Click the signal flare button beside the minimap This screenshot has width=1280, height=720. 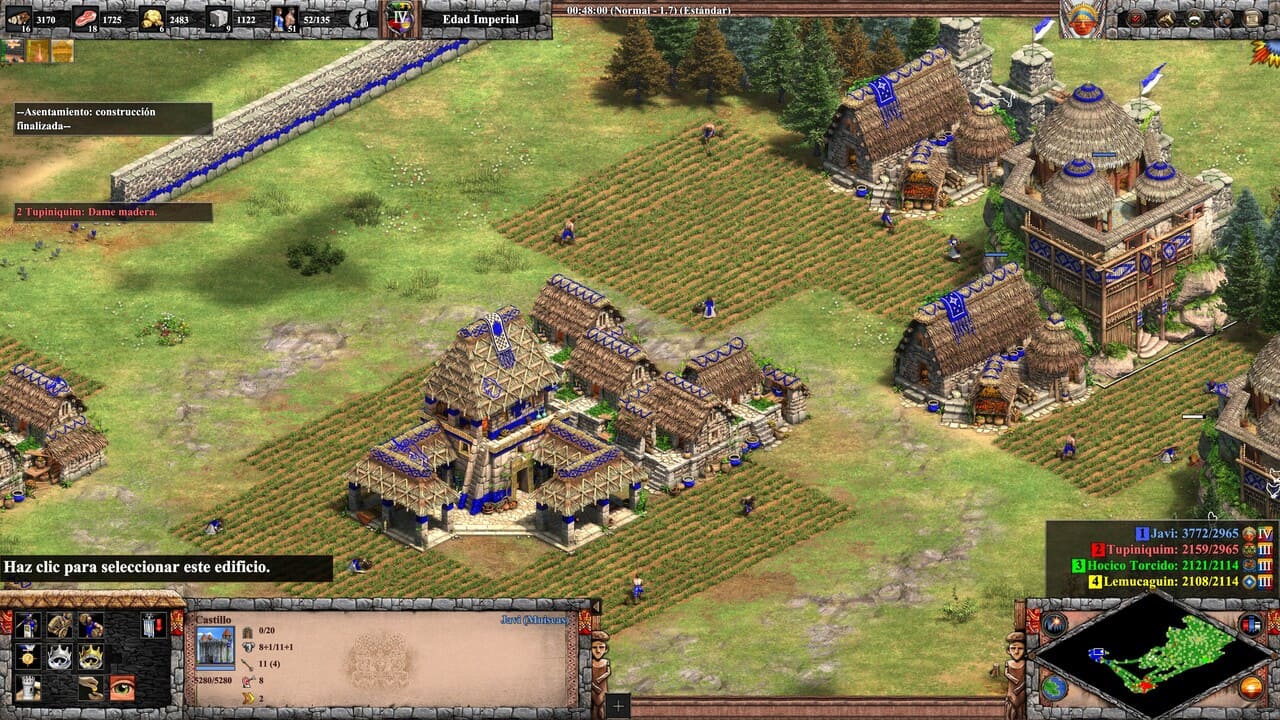(1054, 624)
